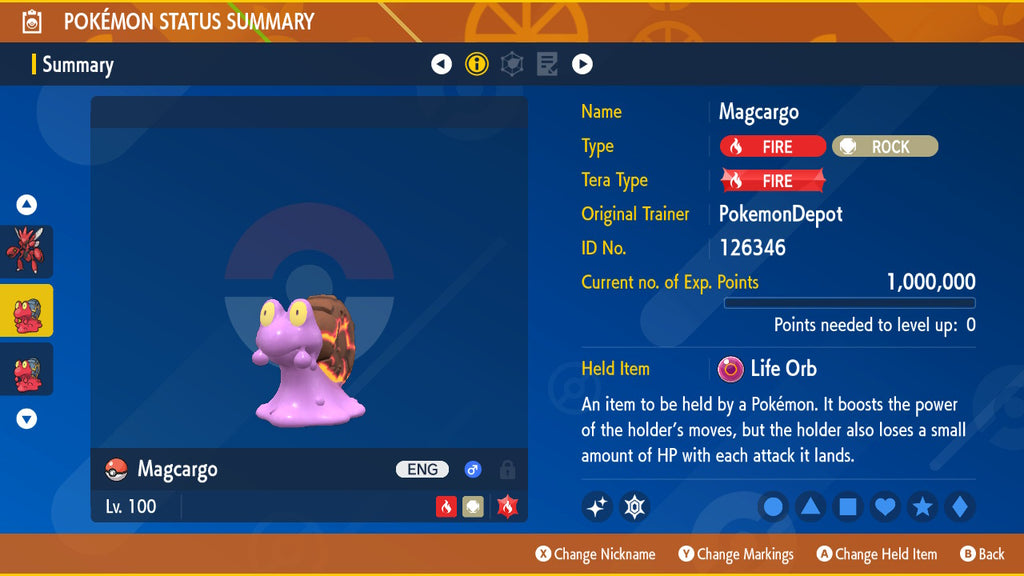
Task: Choose the yellow-highlighted Magcargo thumbnail
Action: click(x=26, y=311)
